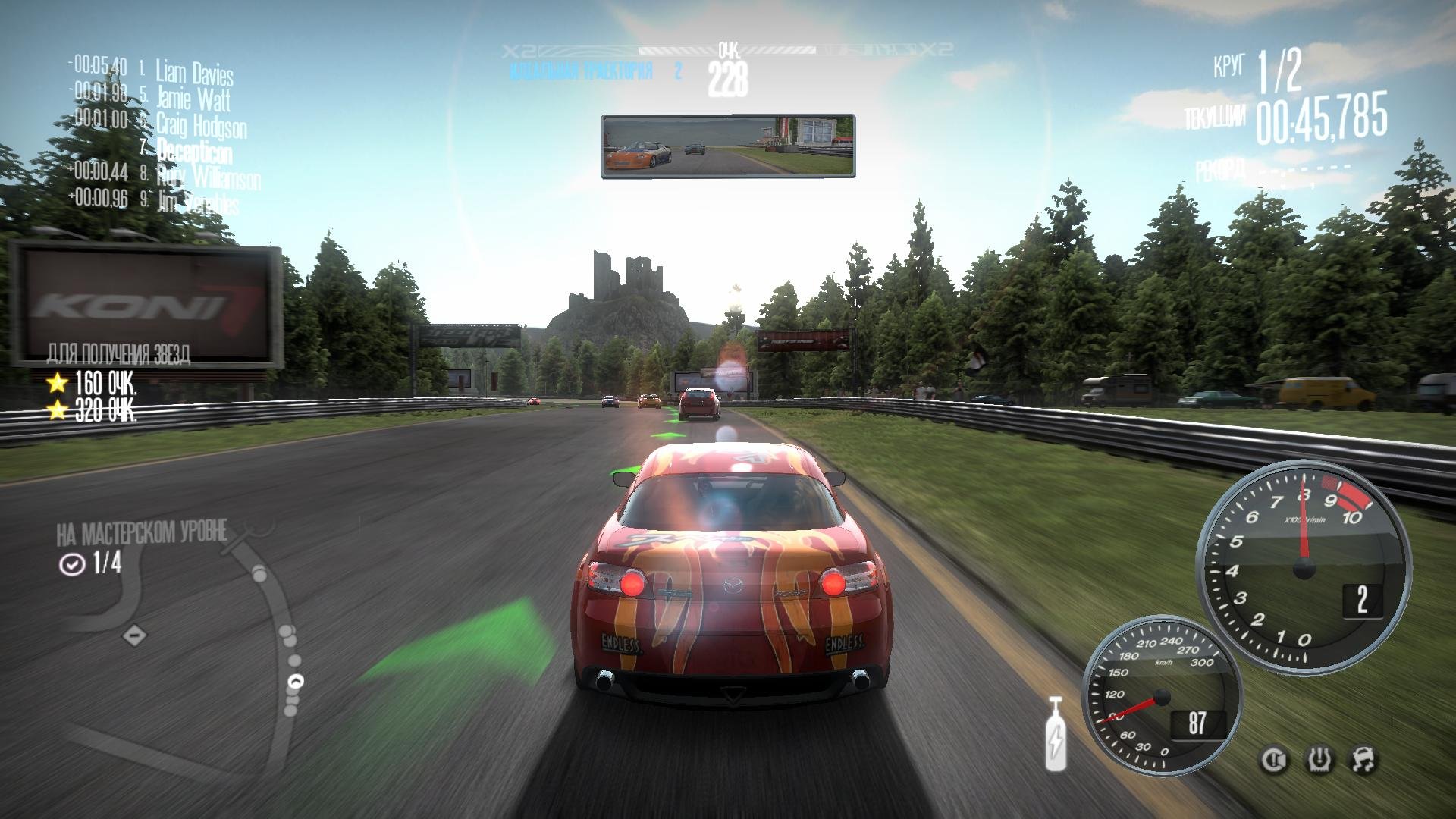
Task: Select the Decepticon player row
Action: [194, 152]
